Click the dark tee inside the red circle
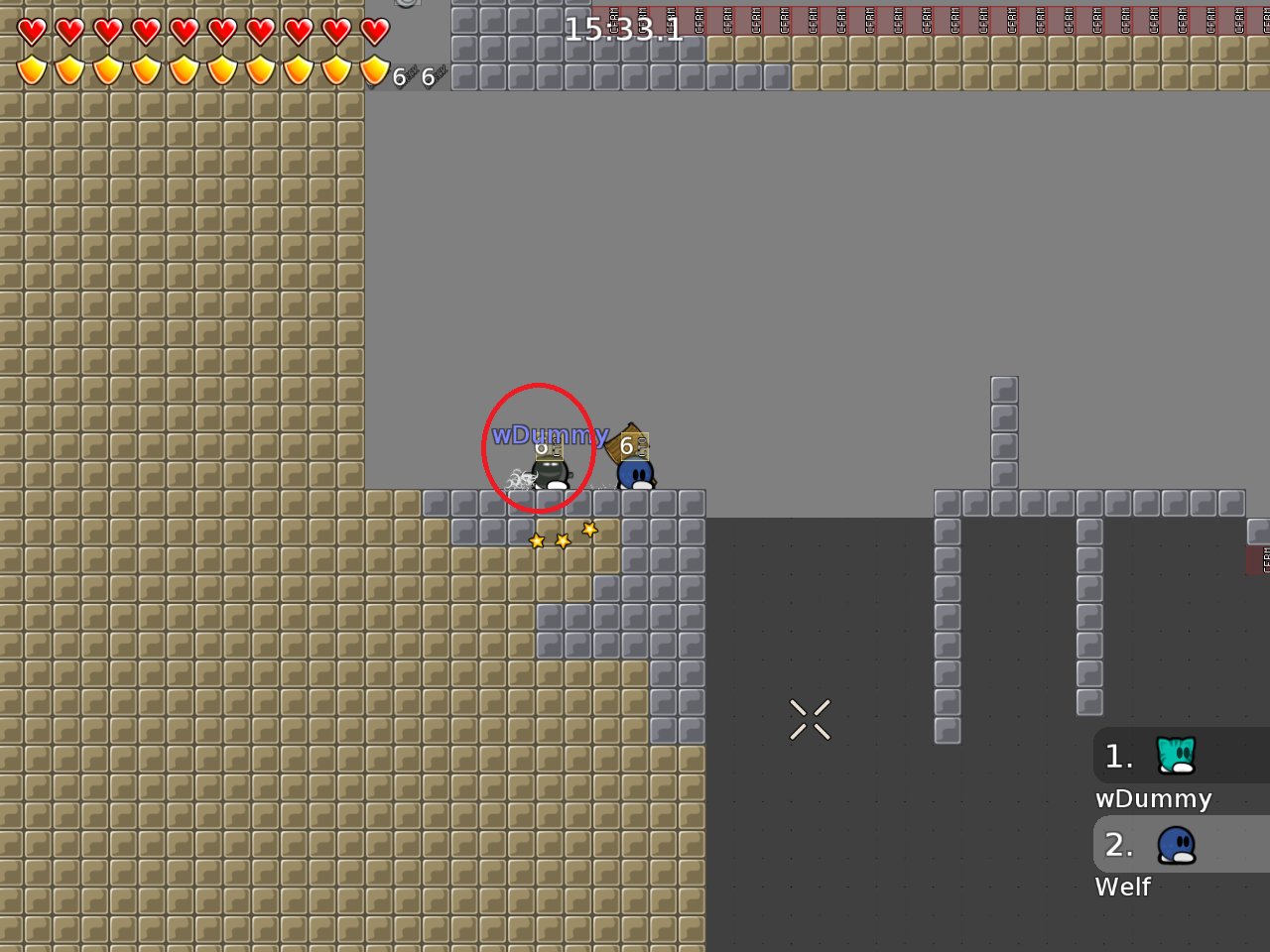 pyautogui.click(x=551, y=474)
